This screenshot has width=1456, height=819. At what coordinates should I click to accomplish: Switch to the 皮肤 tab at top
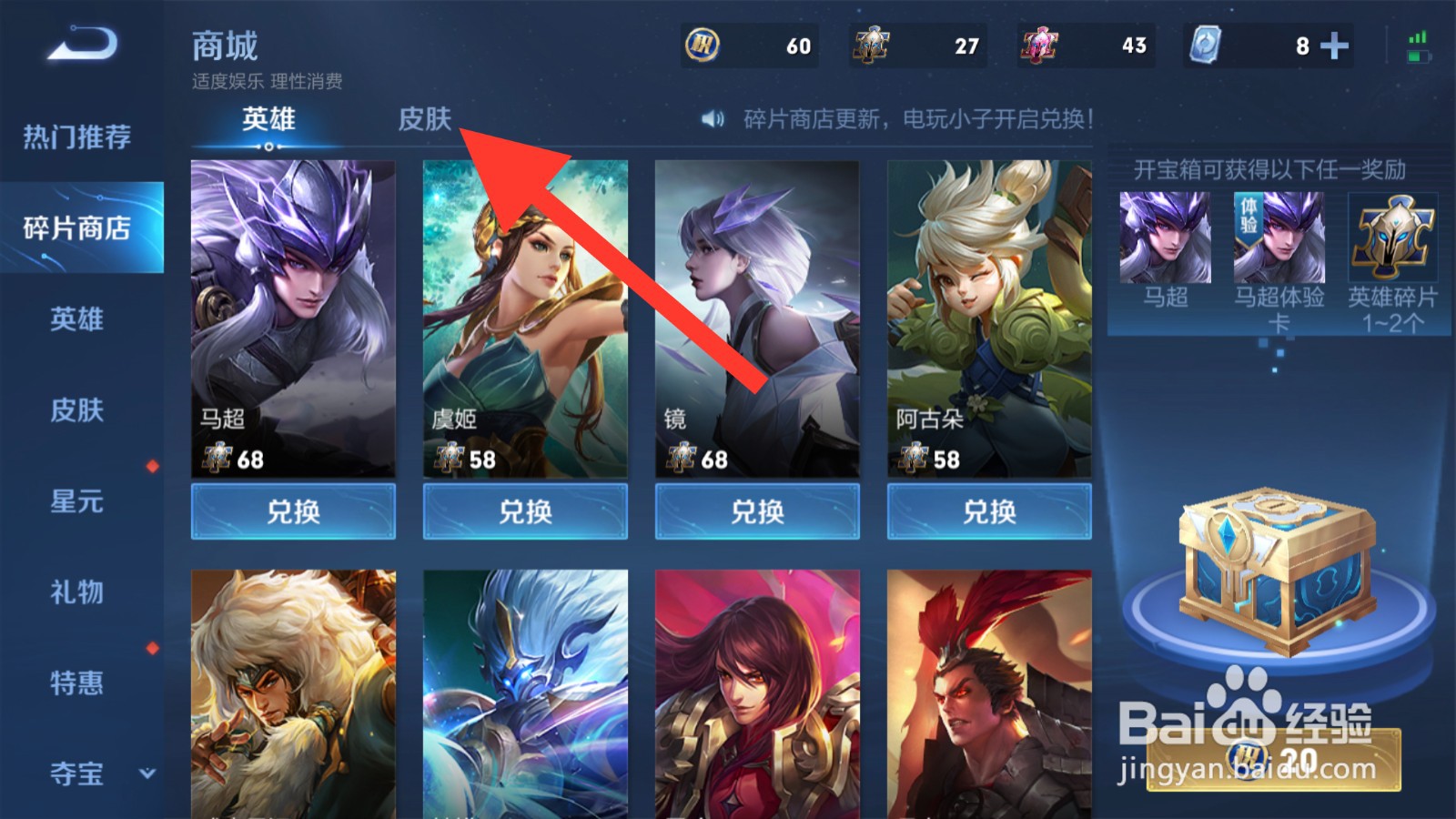click(424, 119)
